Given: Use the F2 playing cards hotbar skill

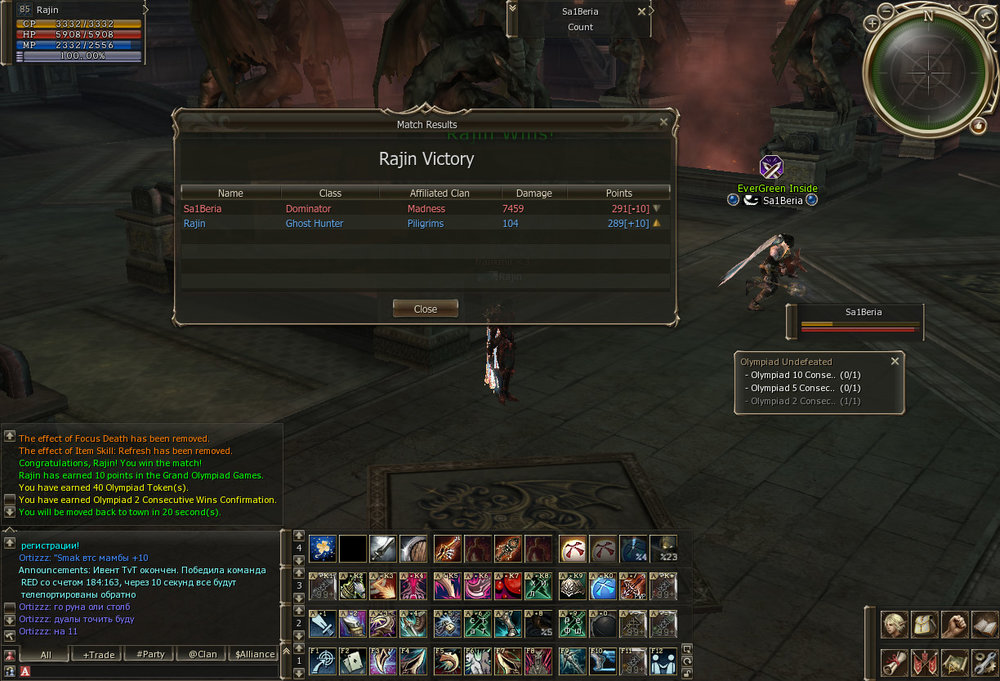Looking at the screenshot, I should [x=353, y=661].
